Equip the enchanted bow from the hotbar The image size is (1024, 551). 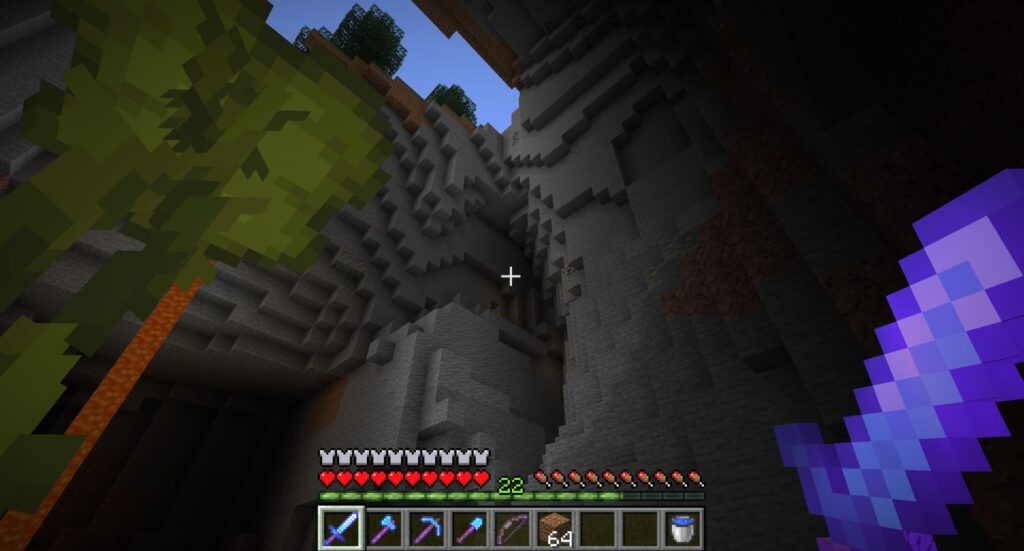point(511,527)
